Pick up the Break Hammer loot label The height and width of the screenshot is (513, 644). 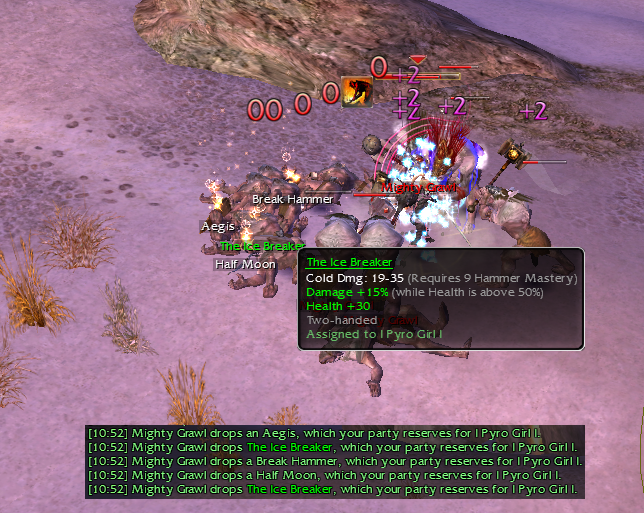coord(292,199)
